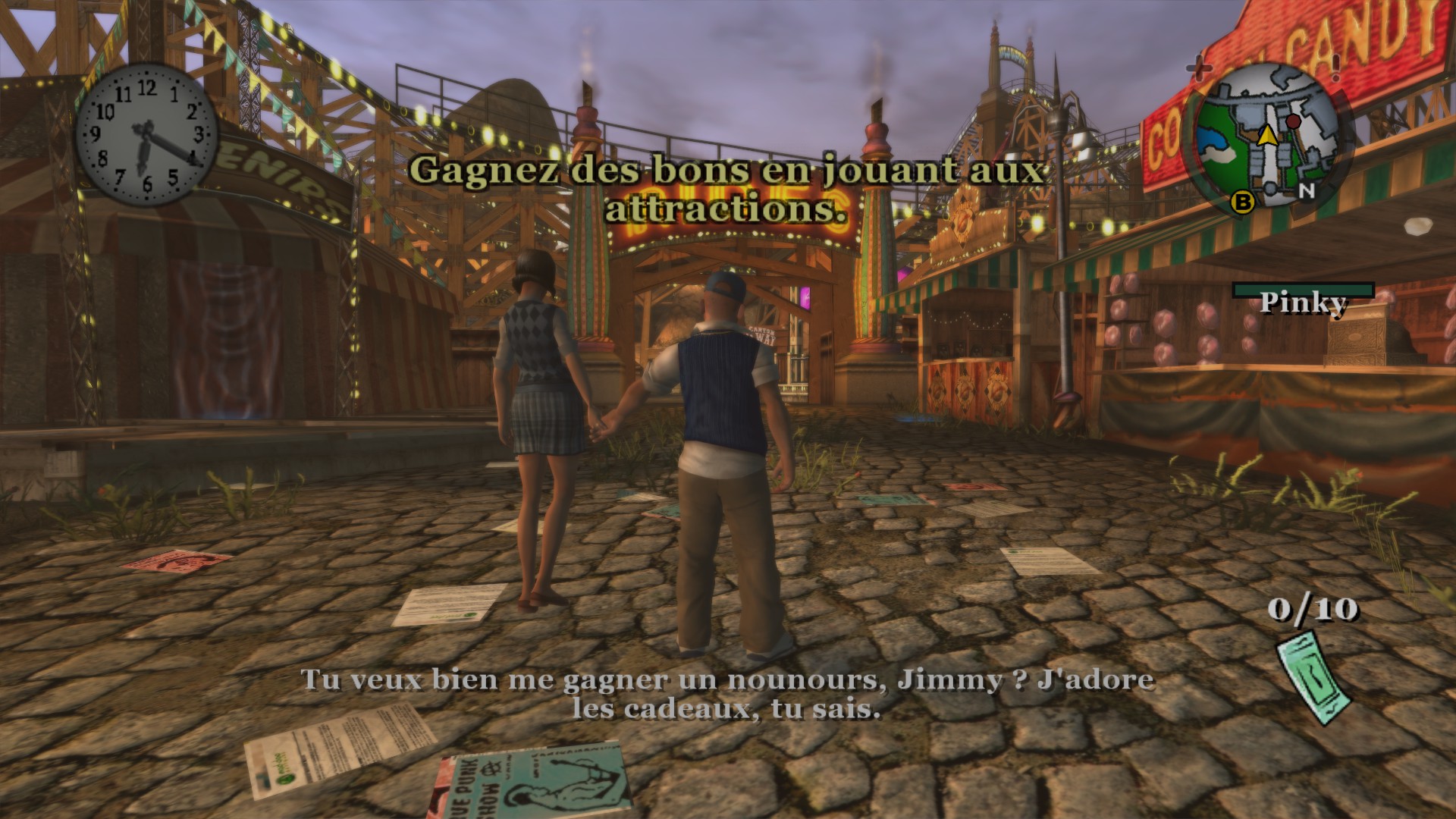Click the red marker on the minimap
Screen dimensions: 1456x819
pos(1293,121)
